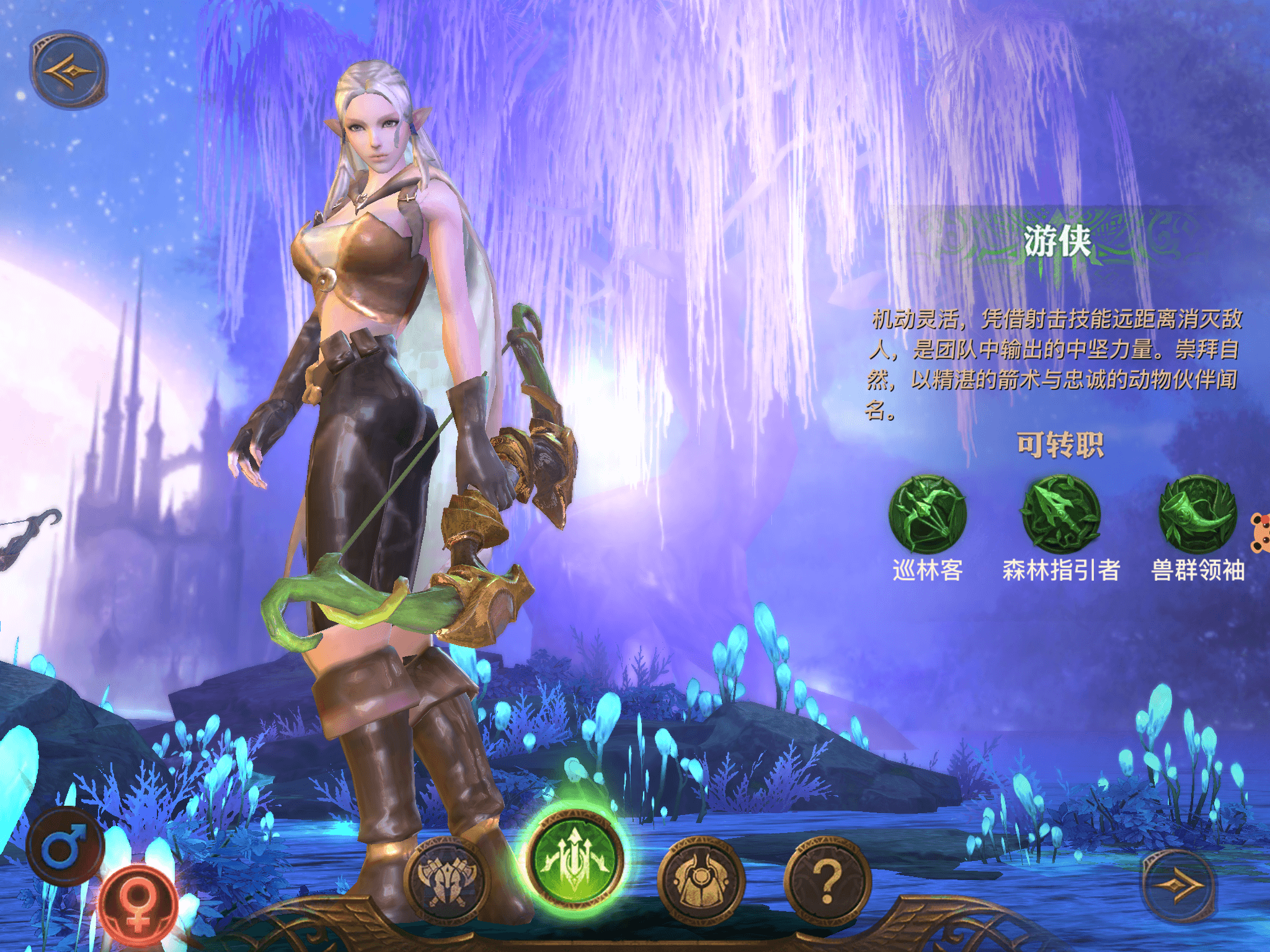The image size is (1270, 952).
Task: Proceed with the bottom-right arrow button
Action: [x=1179, y=886]
